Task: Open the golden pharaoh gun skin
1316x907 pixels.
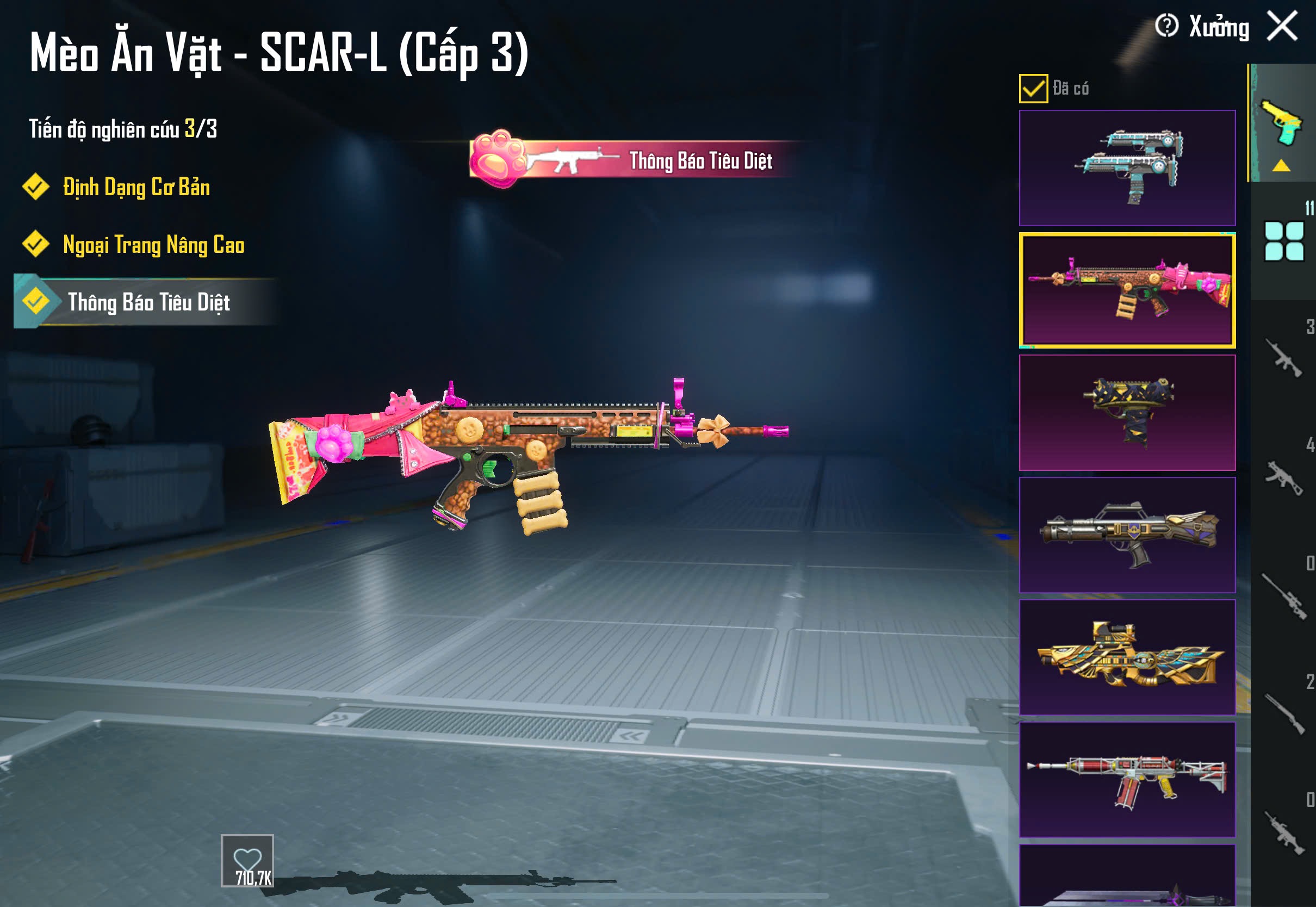Action: (1127, 657)
